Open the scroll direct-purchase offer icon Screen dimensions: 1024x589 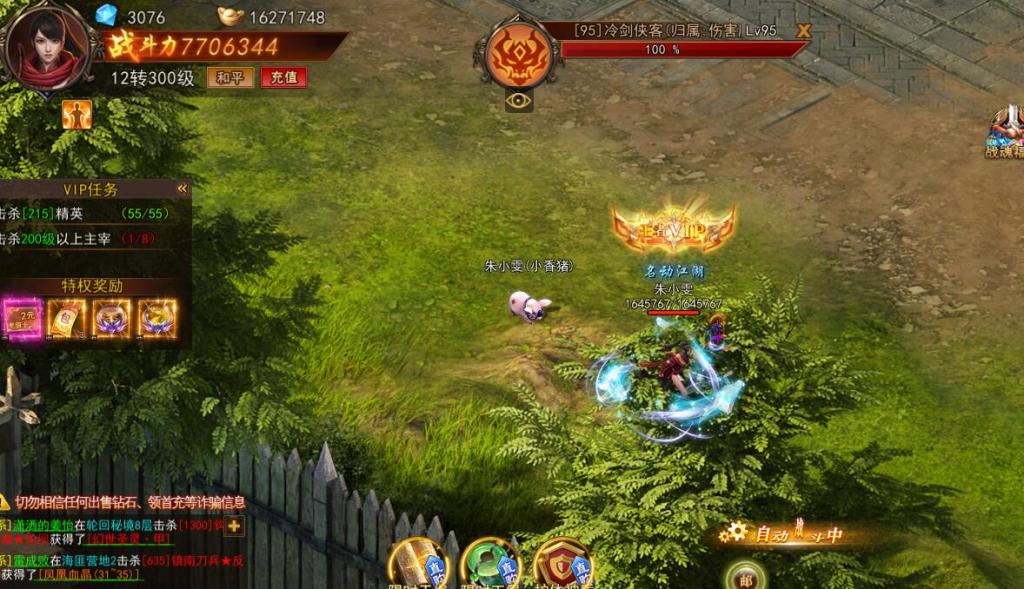(418, 564)
